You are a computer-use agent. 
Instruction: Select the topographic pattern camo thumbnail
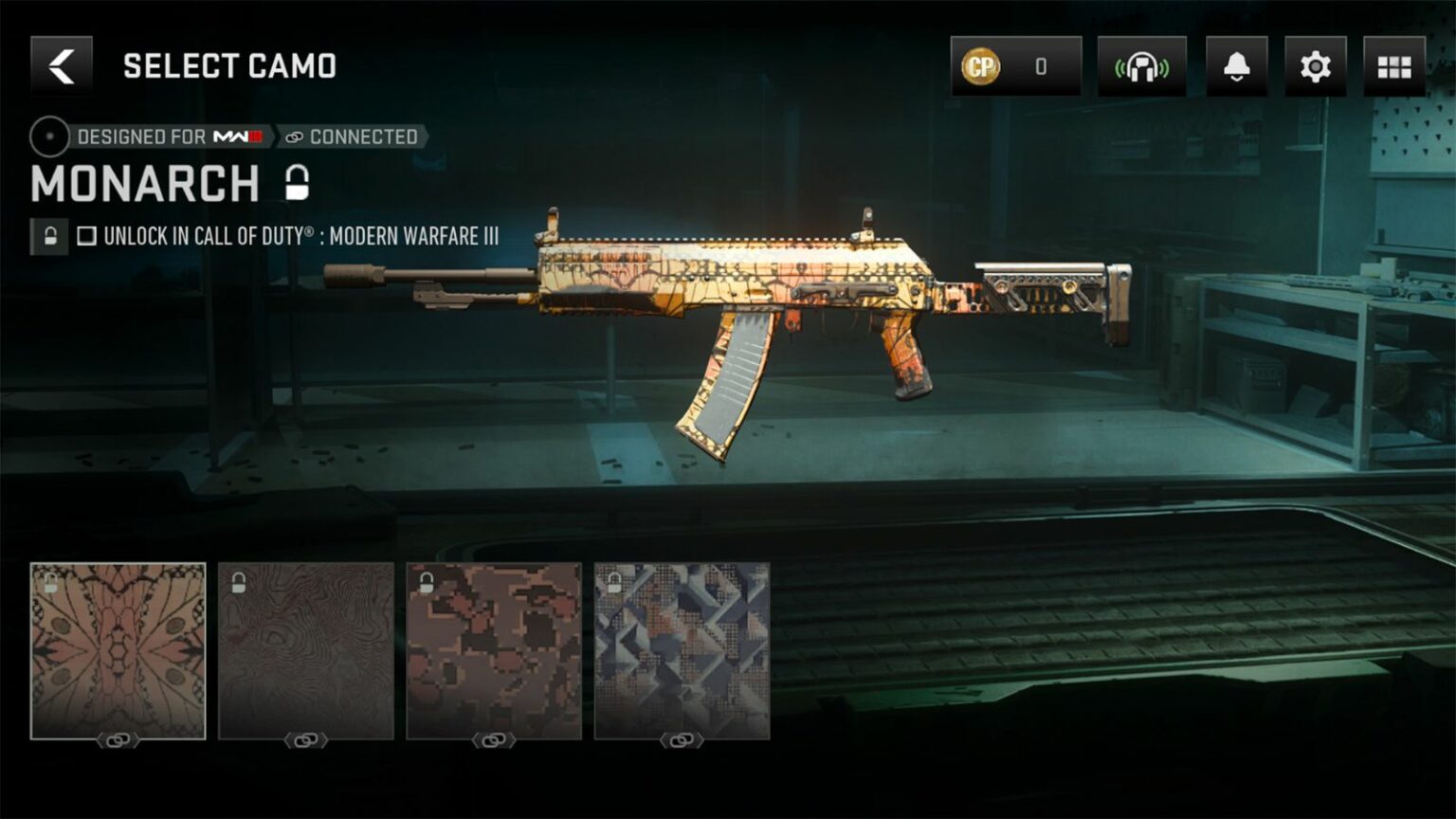tap(306, 649)
